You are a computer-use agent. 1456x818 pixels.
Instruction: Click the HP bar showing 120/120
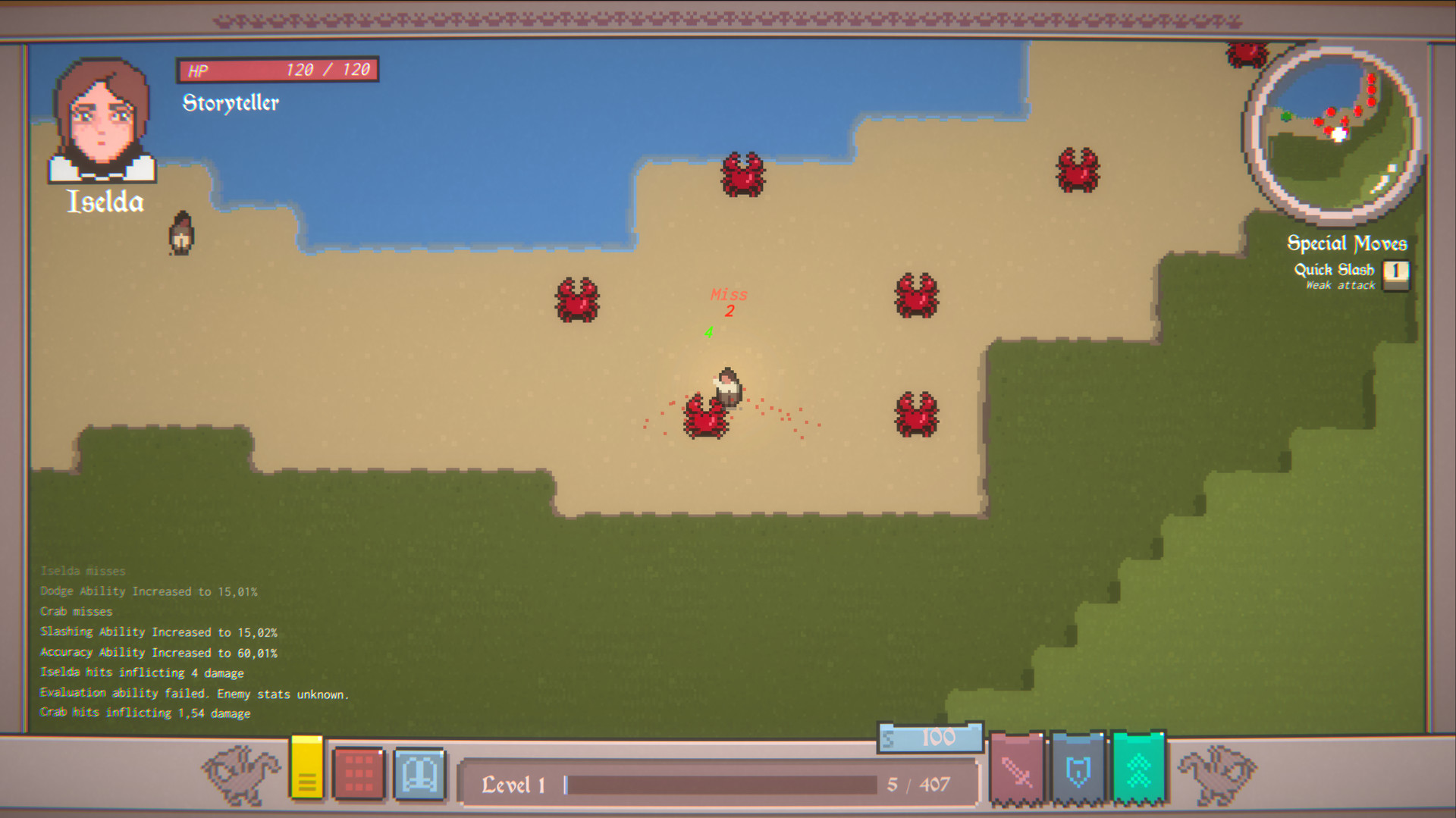tap(278, 69)
